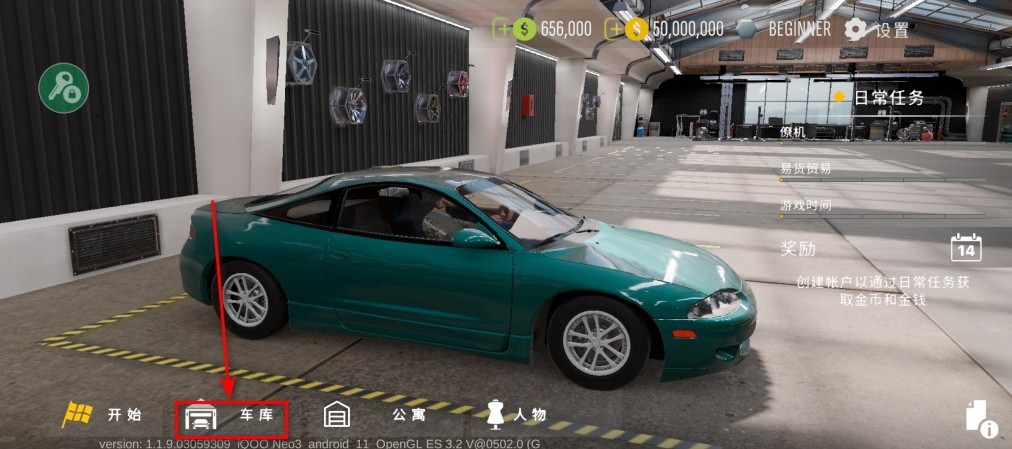Viewport: 1012px width, 449px height.
Task: Click the green car key icon
Action: 64,88
